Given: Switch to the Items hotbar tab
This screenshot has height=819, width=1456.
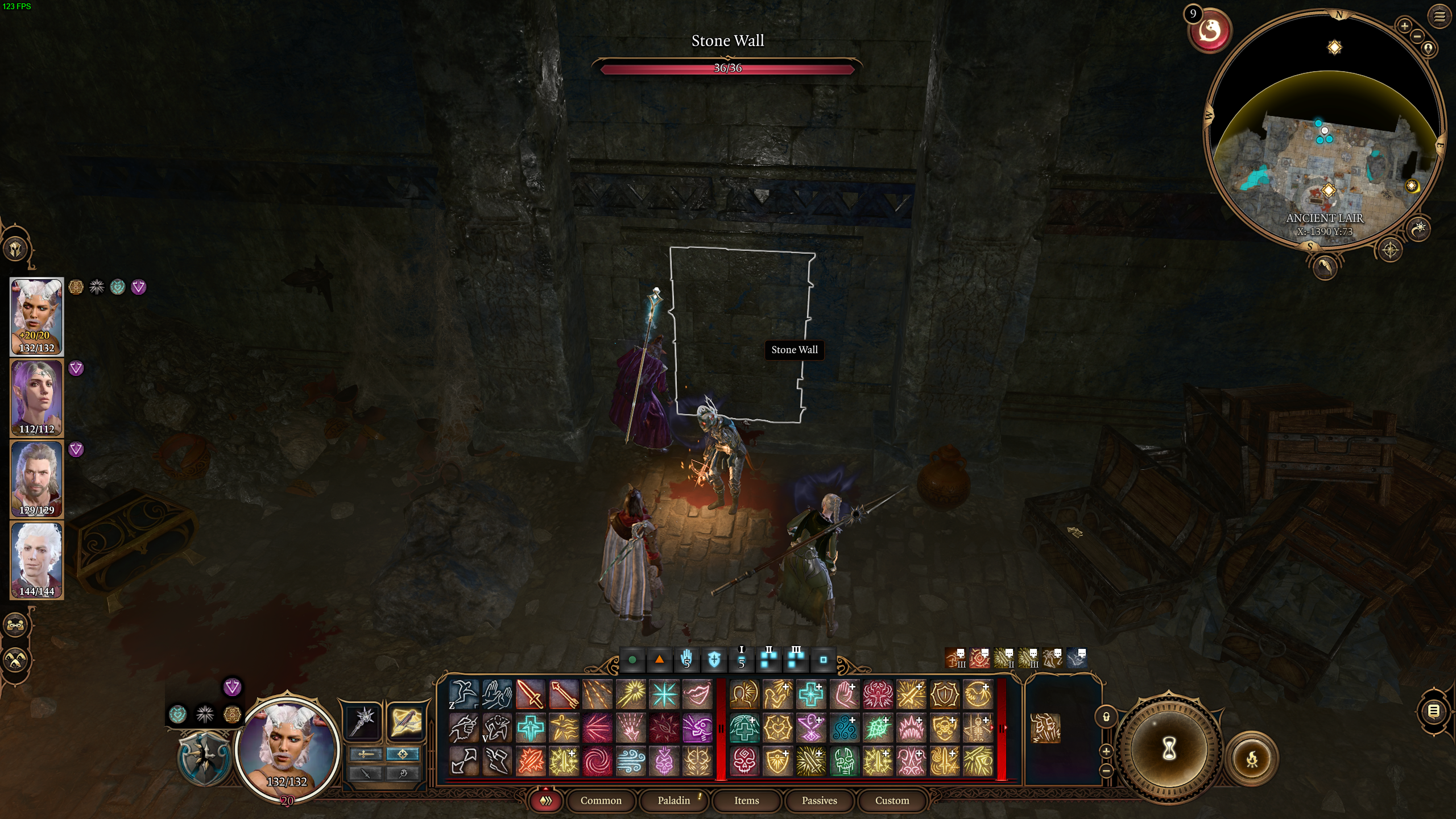Looking at the screenshot, I should click(x=746, y=800).
